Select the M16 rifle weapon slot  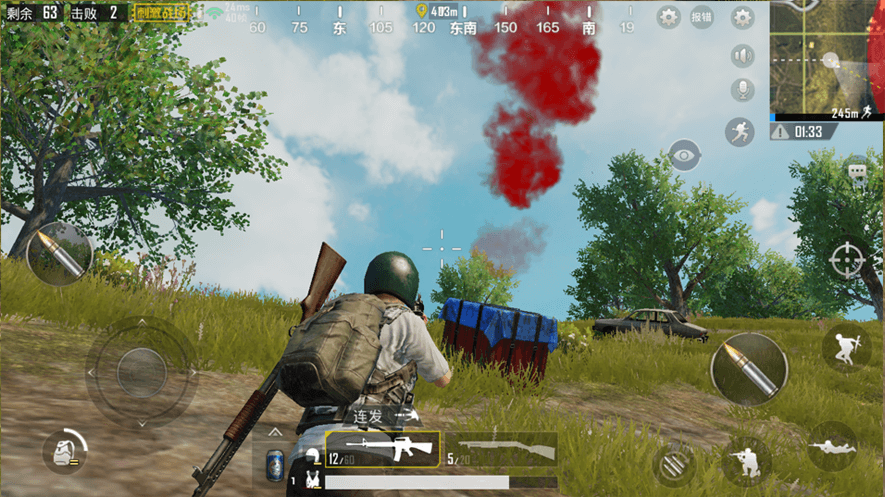click(x=383, y=449)
